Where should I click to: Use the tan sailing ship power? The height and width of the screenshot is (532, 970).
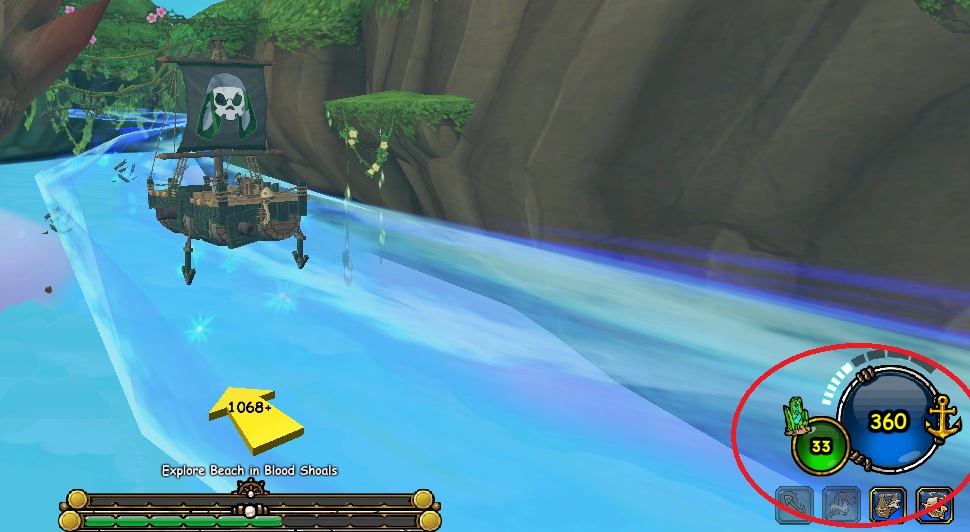pos(887,505)
